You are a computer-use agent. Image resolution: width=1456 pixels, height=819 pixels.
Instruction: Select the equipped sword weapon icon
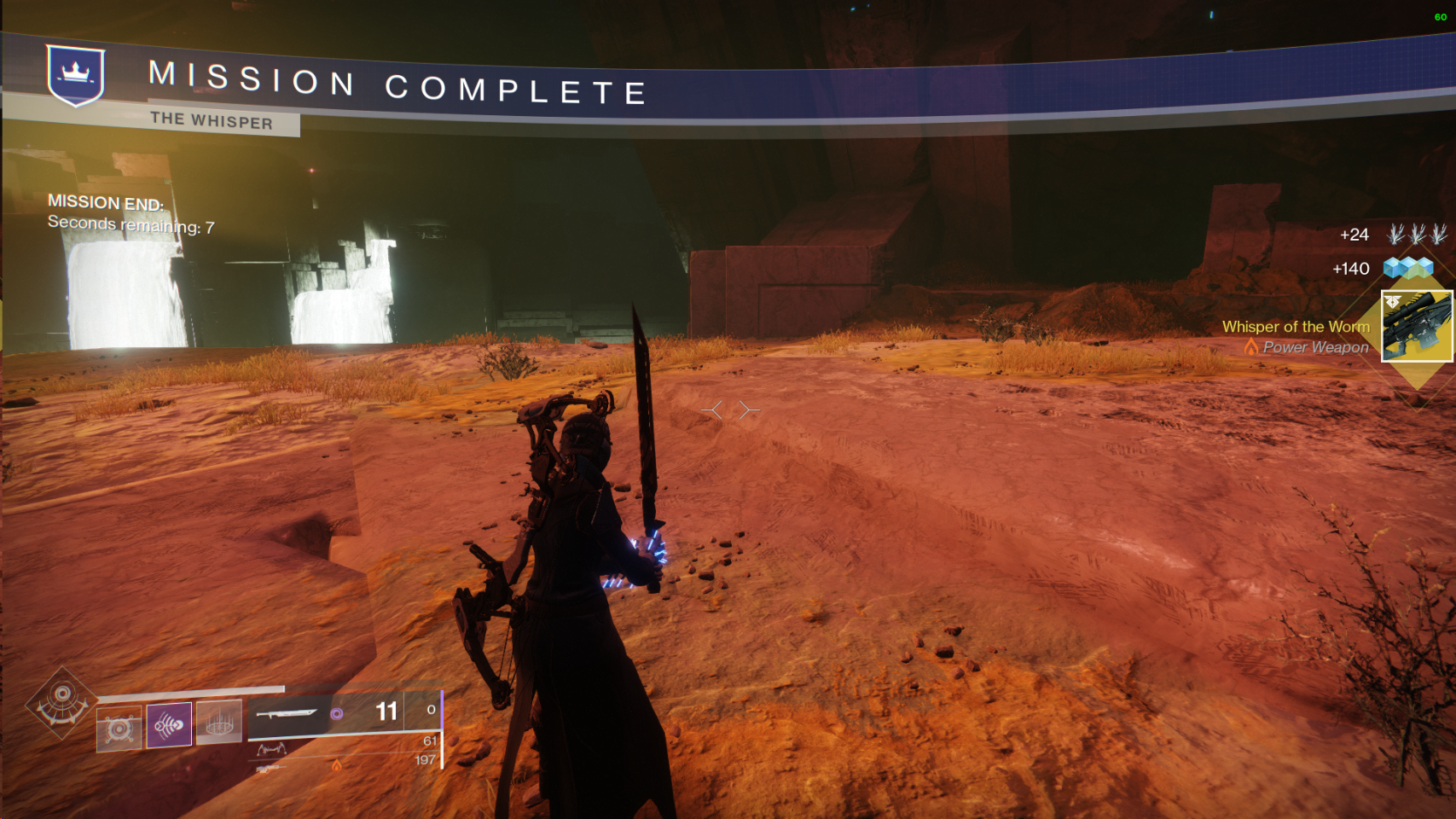pos(287,712)
